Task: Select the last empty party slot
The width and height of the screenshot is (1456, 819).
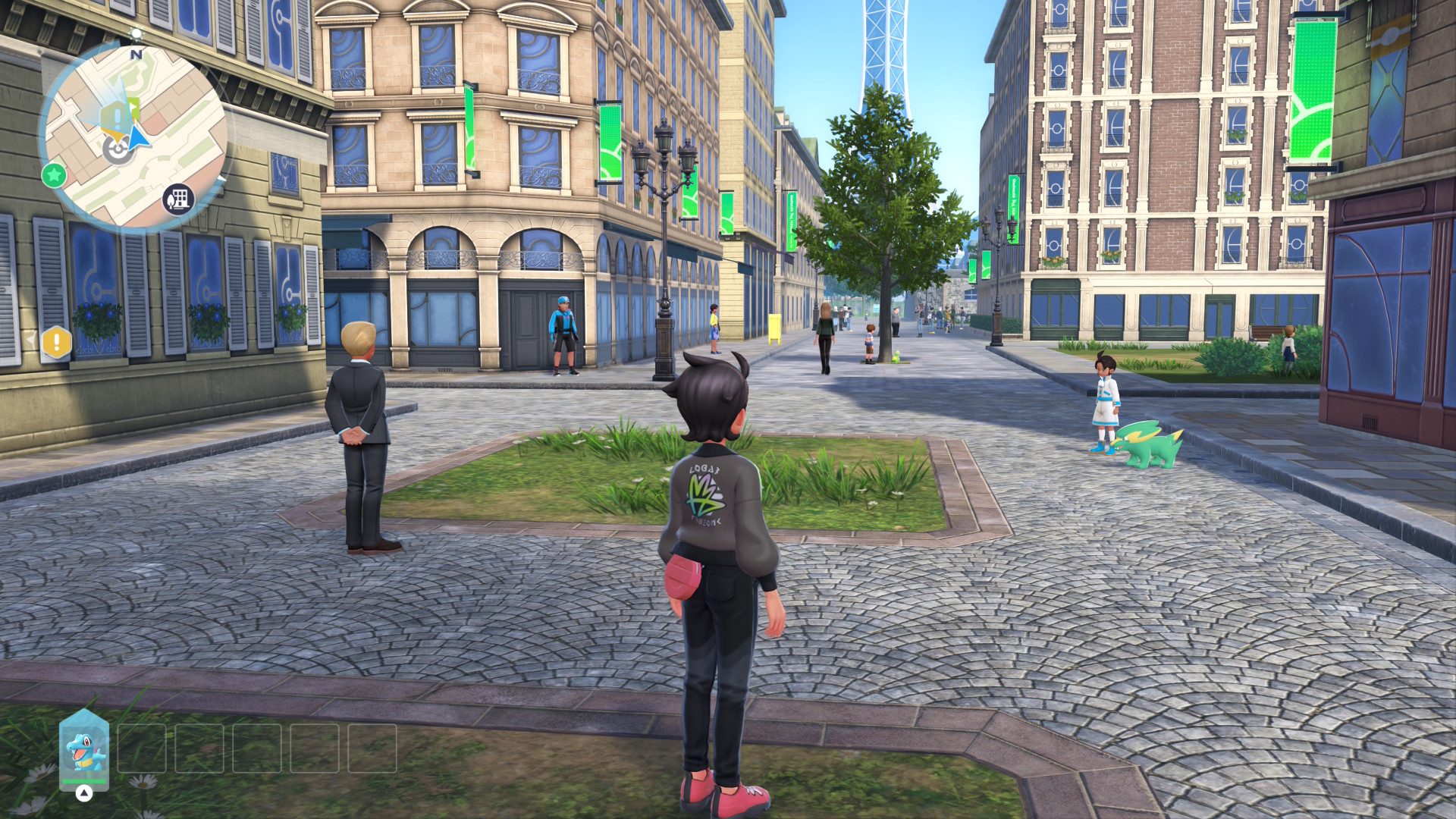Action: (372, 746)
